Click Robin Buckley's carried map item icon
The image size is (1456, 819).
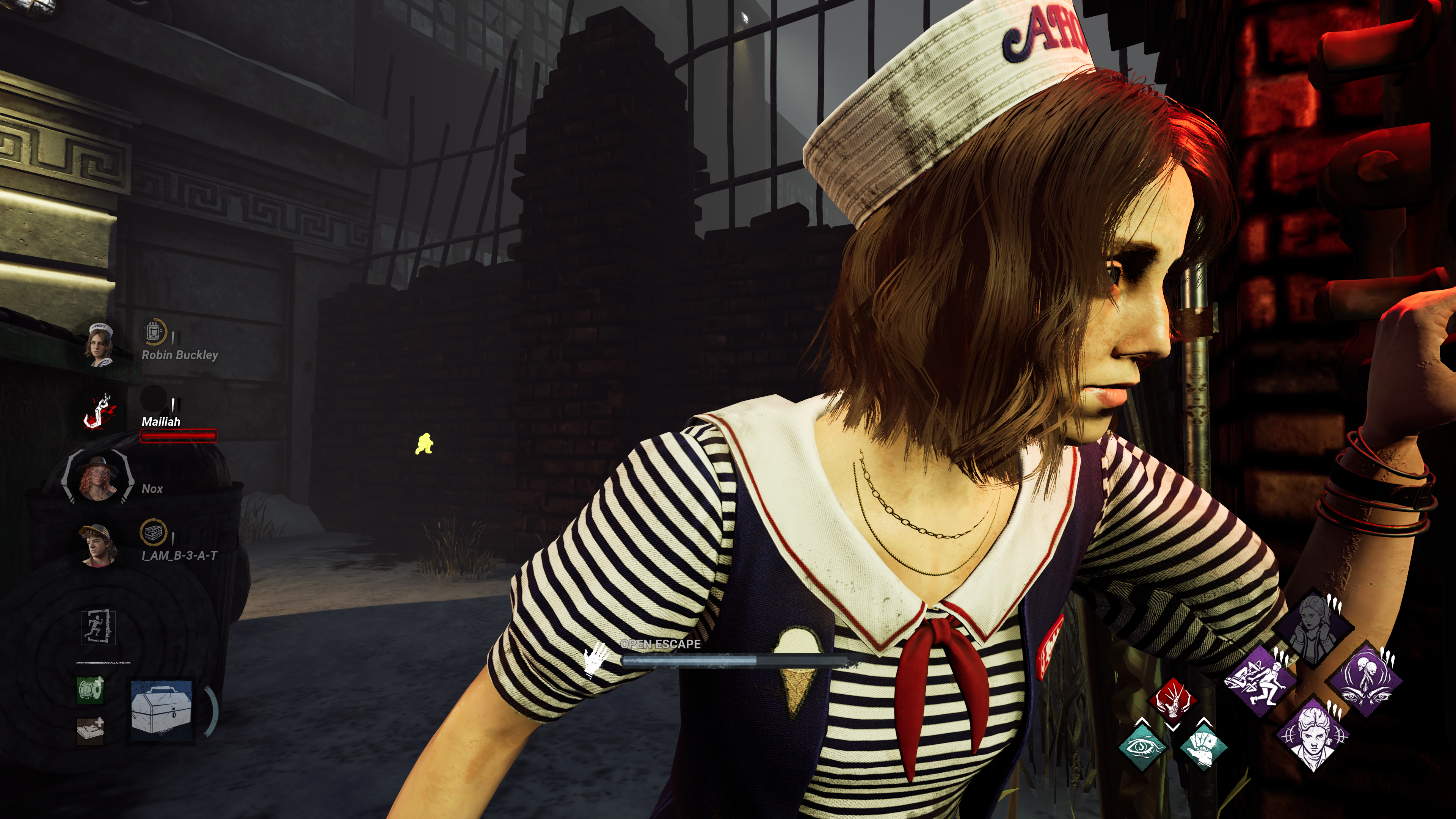[x=152, y=331]
